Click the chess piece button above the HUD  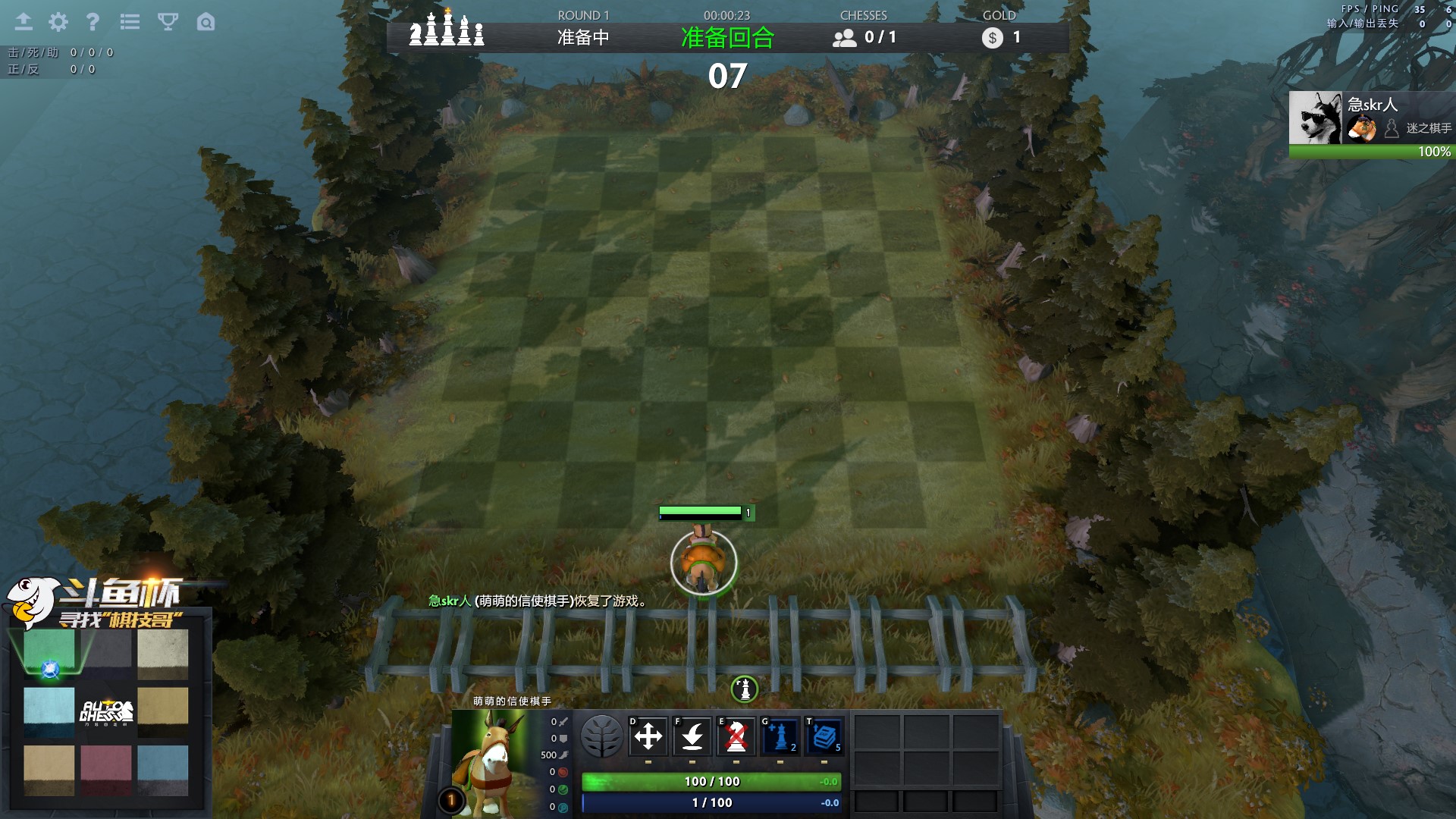[x=745, y=689]
